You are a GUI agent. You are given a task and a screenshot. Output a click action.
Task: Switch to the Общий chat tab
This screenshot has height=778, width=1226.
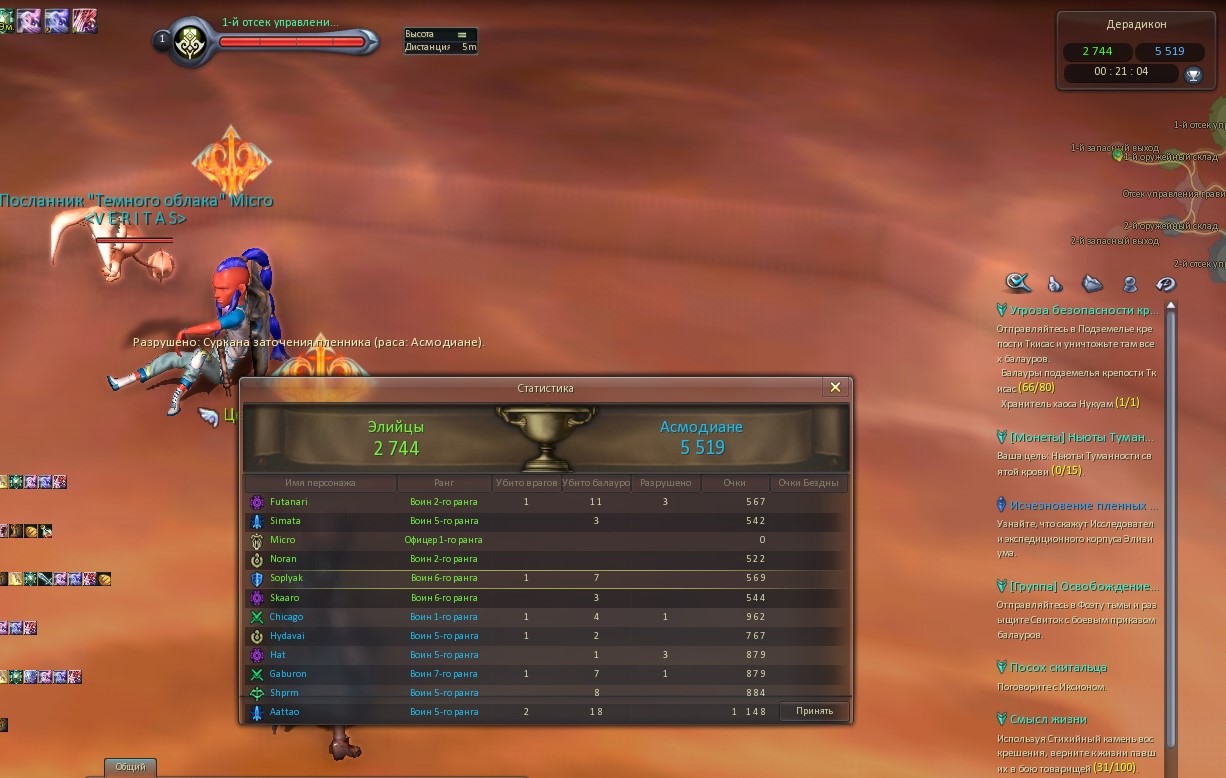click(130, 767)
